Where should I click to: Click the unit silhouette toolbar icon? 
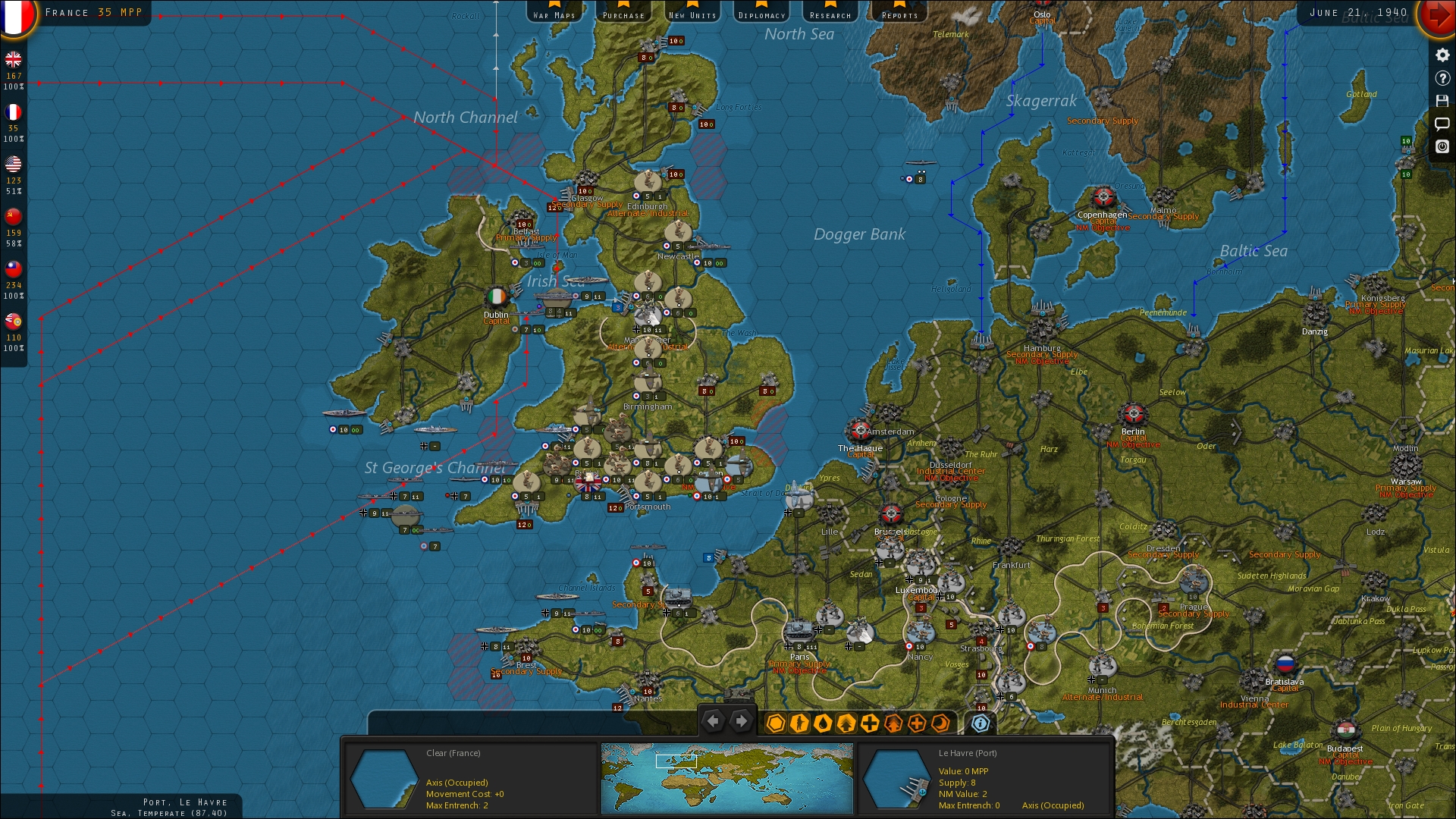[799, 724]
